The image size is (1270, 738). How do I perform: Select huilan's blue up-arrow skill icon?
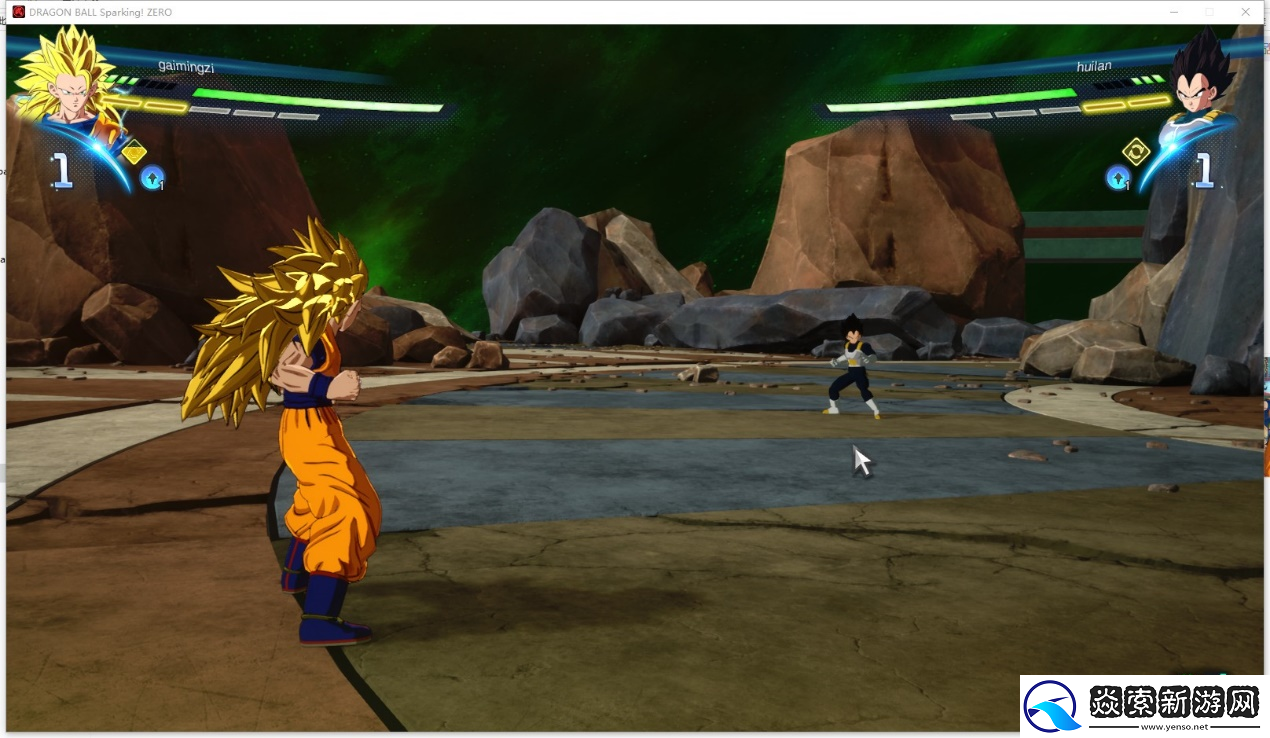pyautogui.click(x=1117, y=177)
